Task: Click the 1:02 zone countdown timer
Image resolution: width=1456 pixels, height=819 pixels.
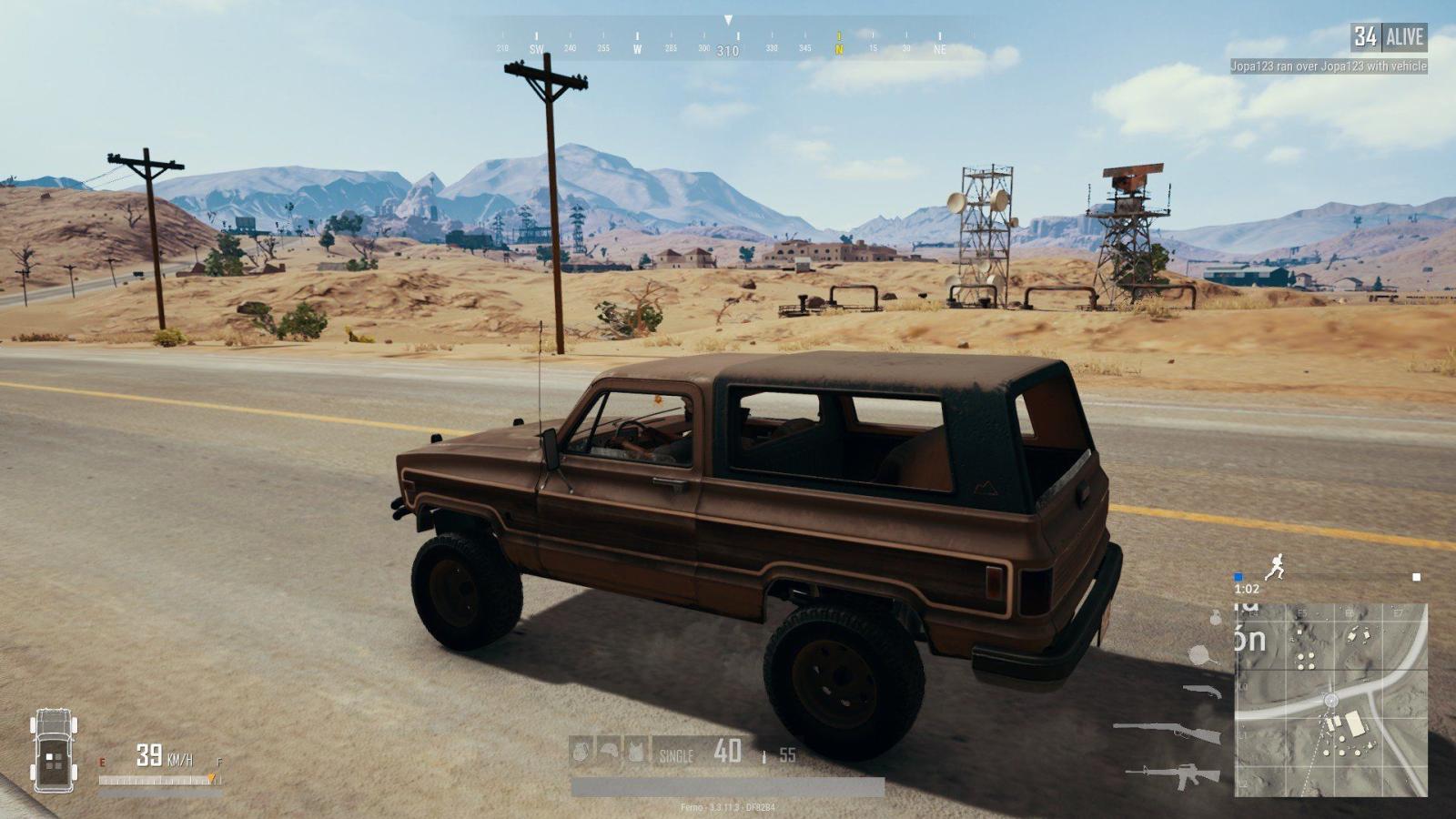Action: pyautogui.click(x=1246, y=589)
